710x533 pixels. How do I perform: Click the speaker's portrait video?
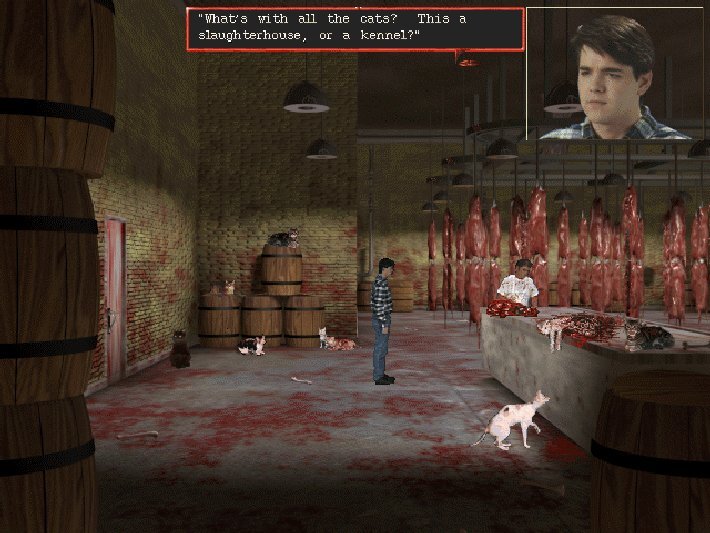[617, 73]
